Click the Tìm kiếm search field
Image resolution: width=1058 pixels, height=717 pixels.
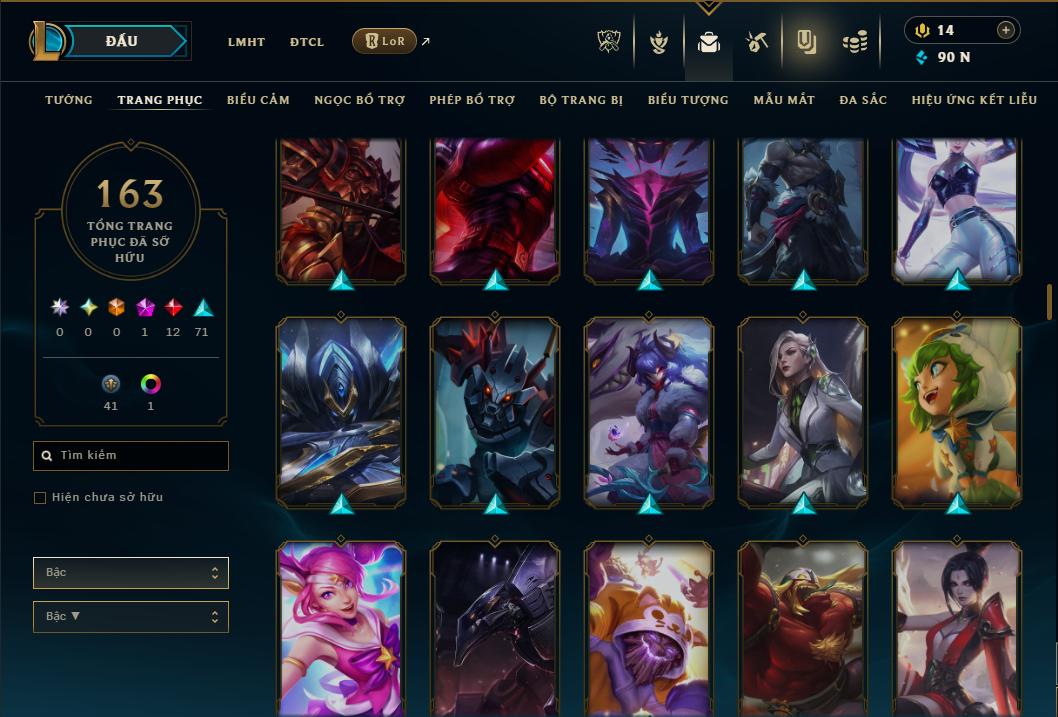(x=131, y=456)
